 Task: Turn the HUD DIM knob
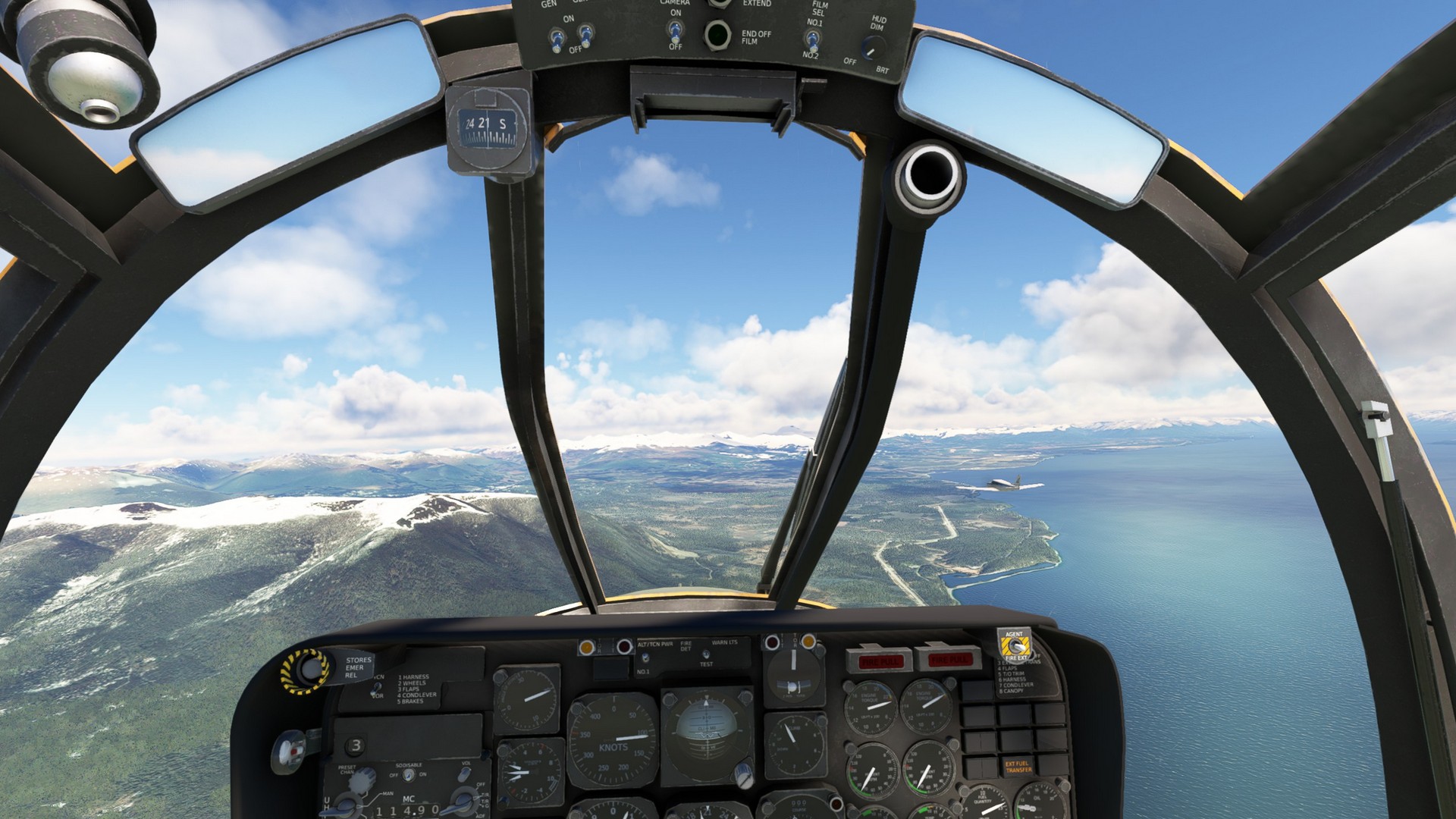(x=874, y=50)
